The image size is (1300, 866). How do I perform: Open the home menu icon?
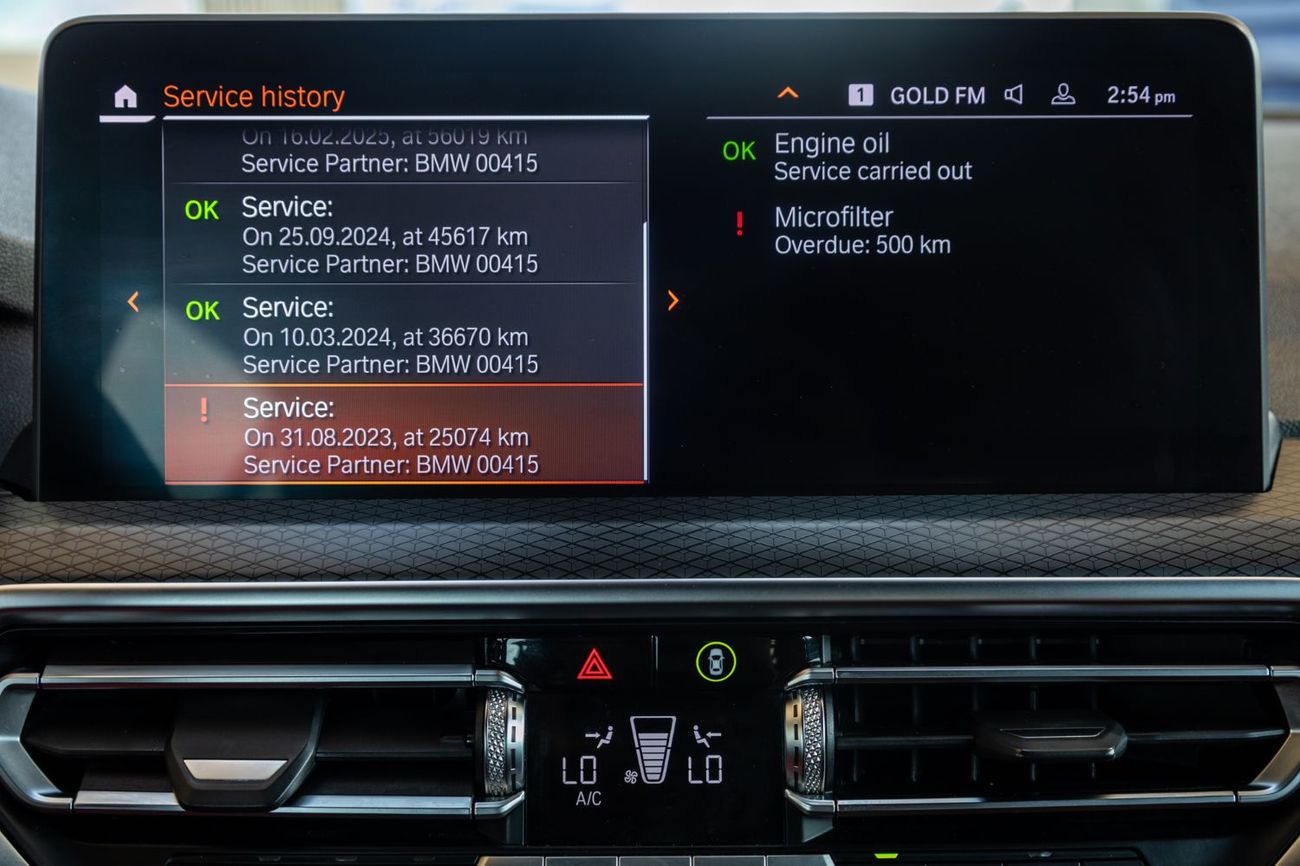[124, 95]
